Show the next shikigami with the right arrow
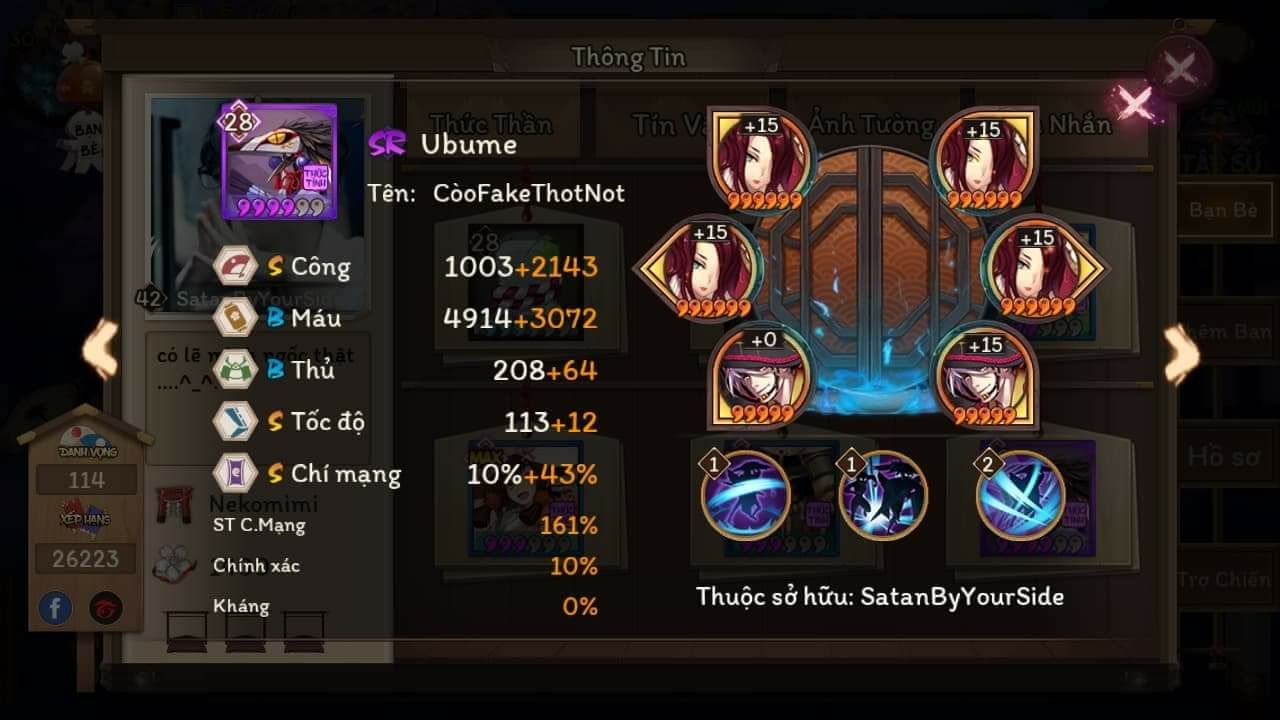The image size is (1280, 720). (x=1181, y=353)
